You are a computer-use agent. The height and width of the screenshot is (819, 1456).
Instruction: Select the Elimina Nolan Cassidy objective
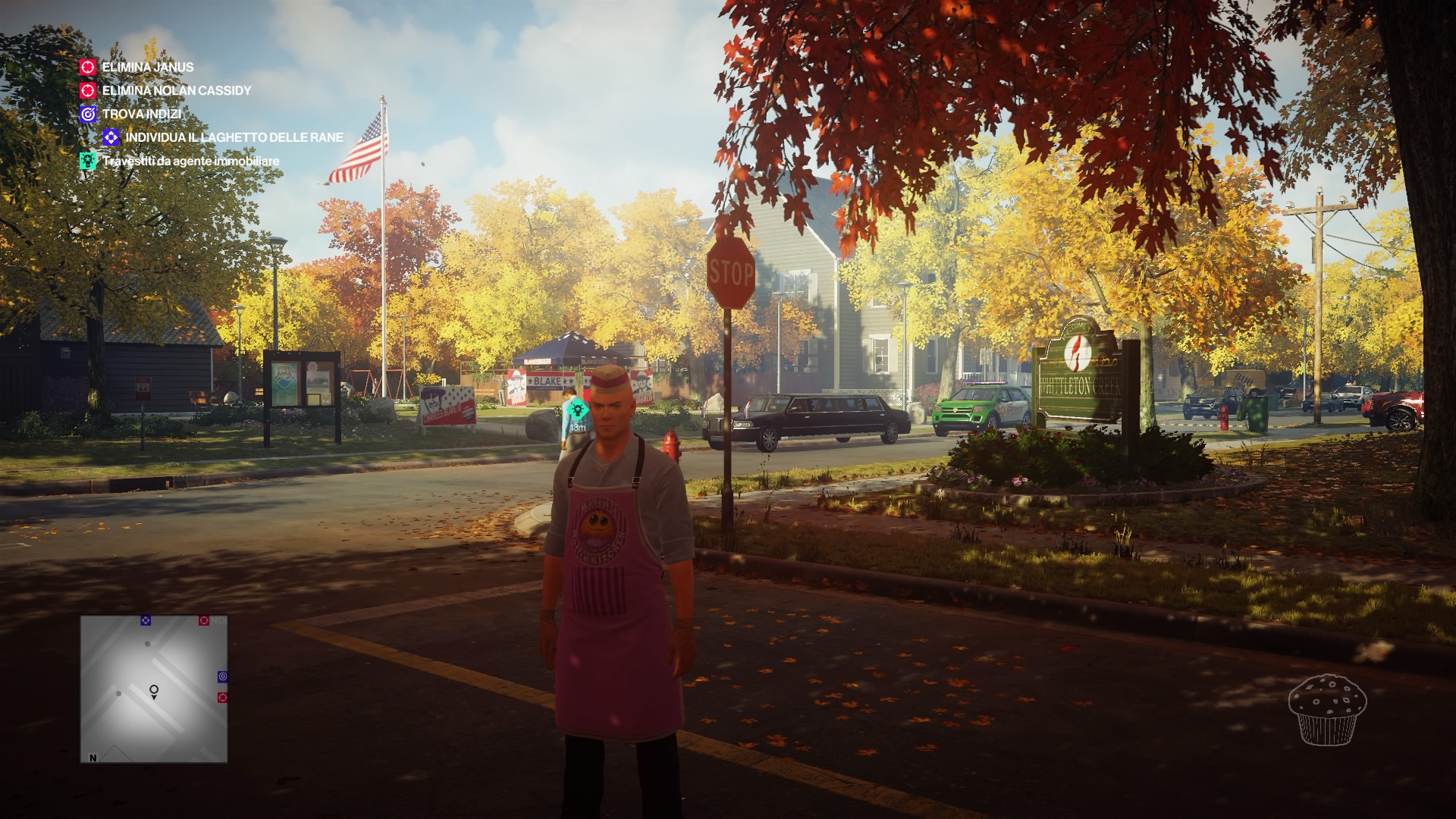click(x=176, y=91)
